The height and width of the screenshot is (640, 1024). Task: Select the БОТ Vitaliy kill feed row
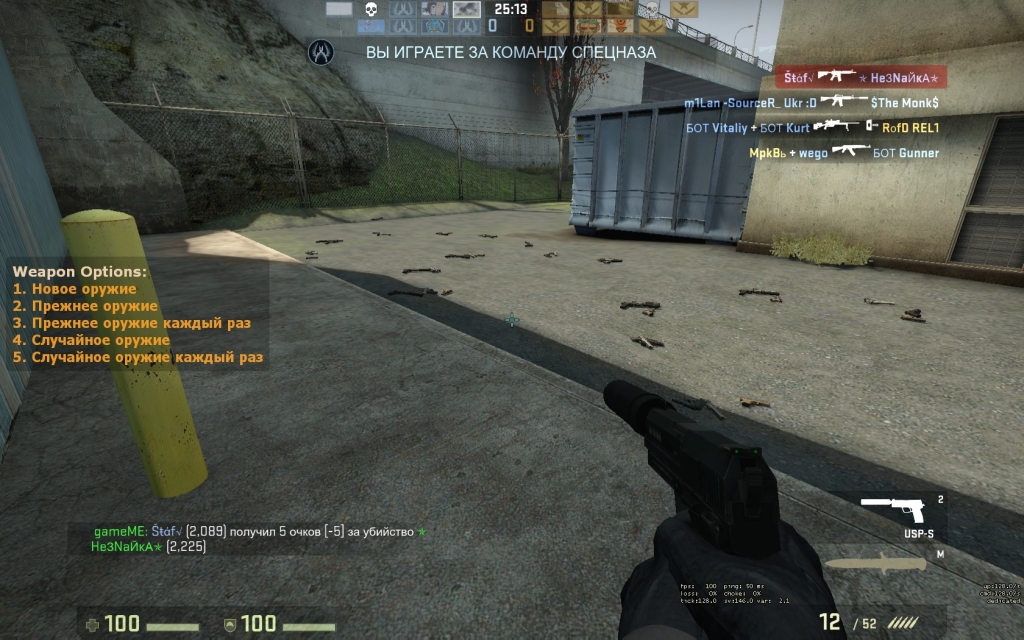(812, 128)
